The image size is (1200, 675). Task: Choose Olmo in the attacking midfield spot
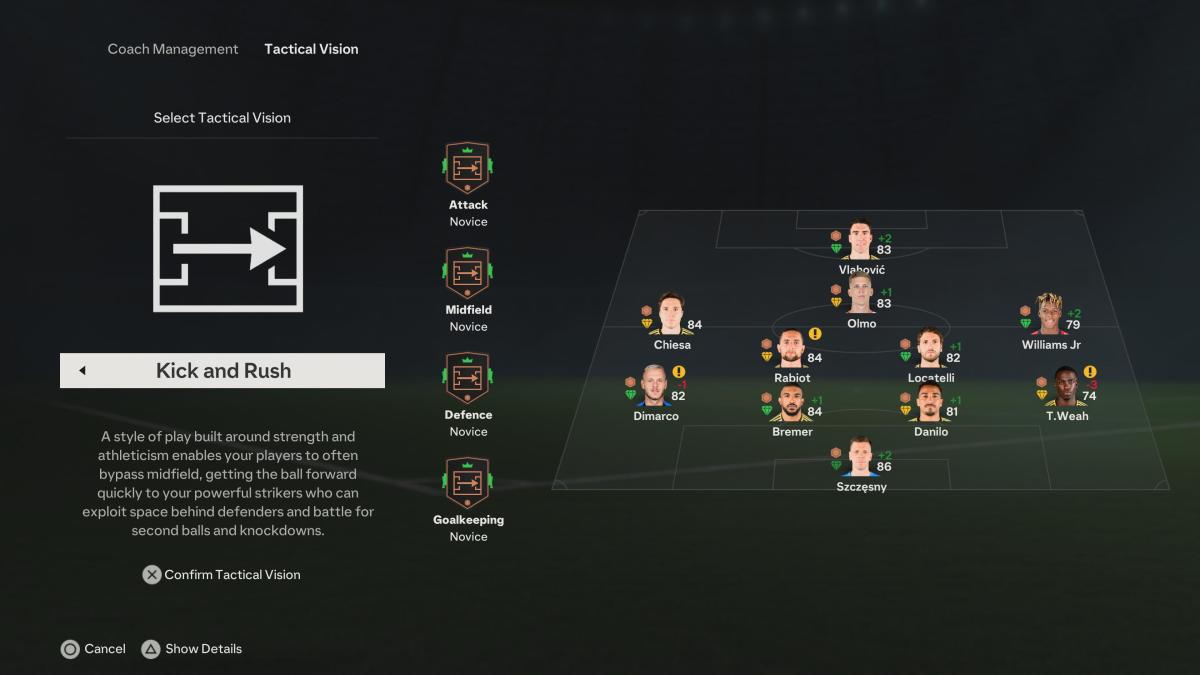point(861,297)
